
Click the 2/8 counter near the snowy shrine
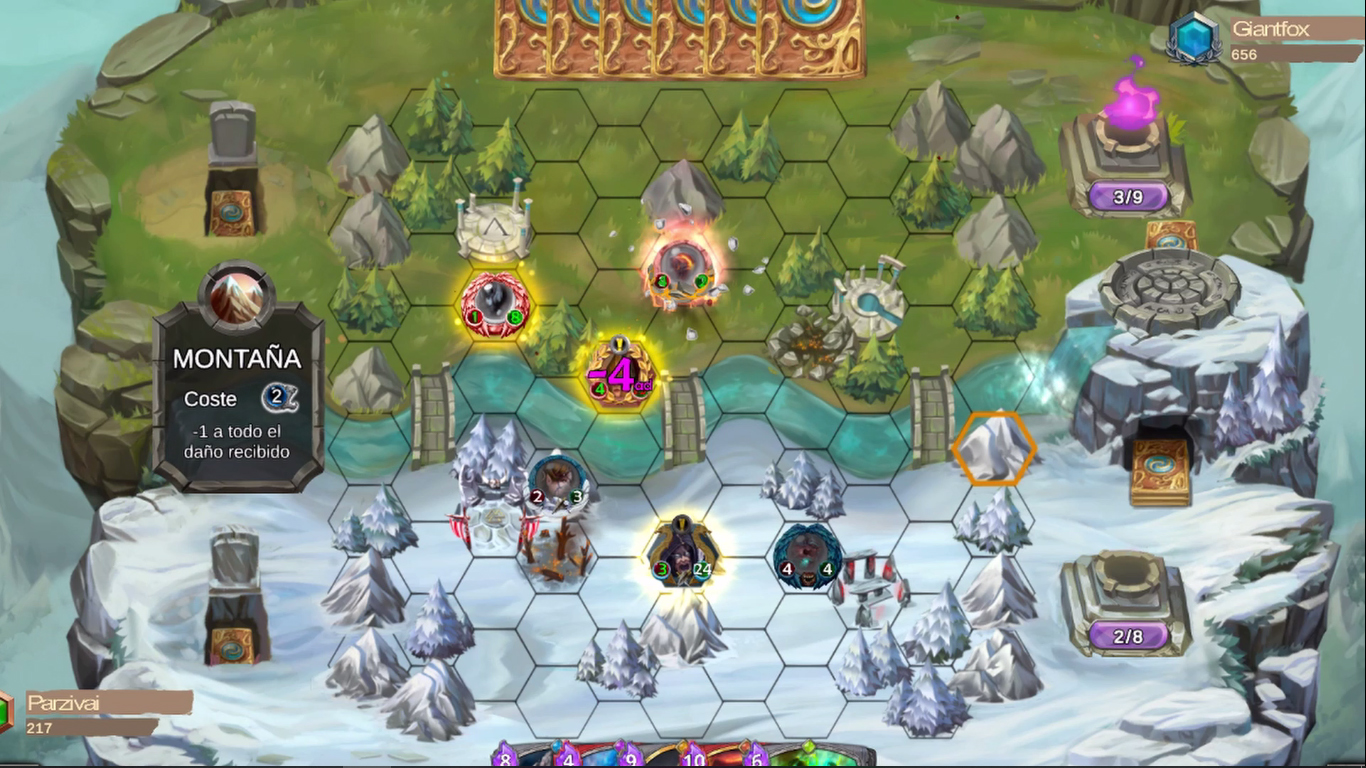[1128, 636]
